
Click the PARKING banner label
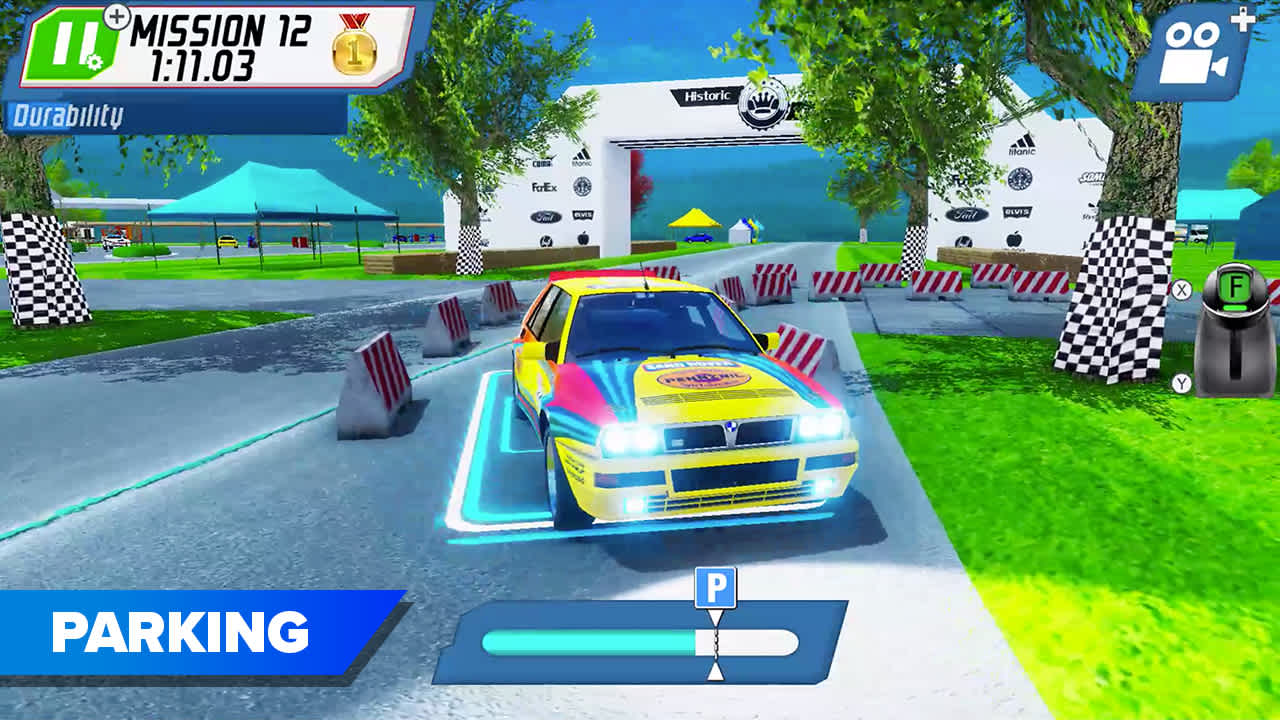point(180,631)
